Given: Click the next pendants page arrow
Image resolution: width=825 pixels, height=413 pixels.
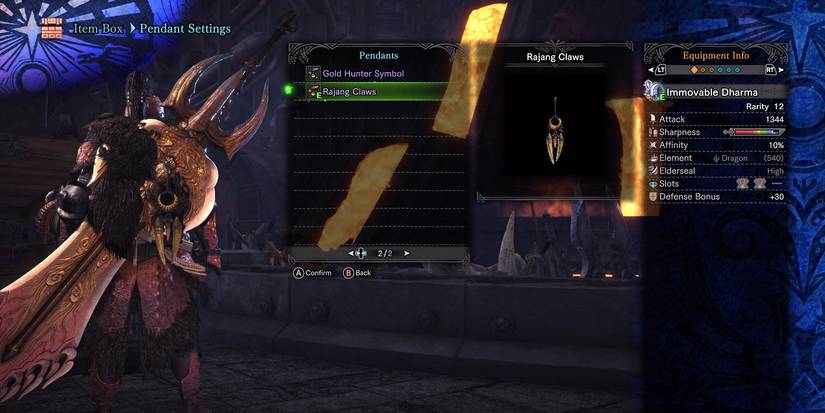Looking at the screenshot, I should [406, 253].
